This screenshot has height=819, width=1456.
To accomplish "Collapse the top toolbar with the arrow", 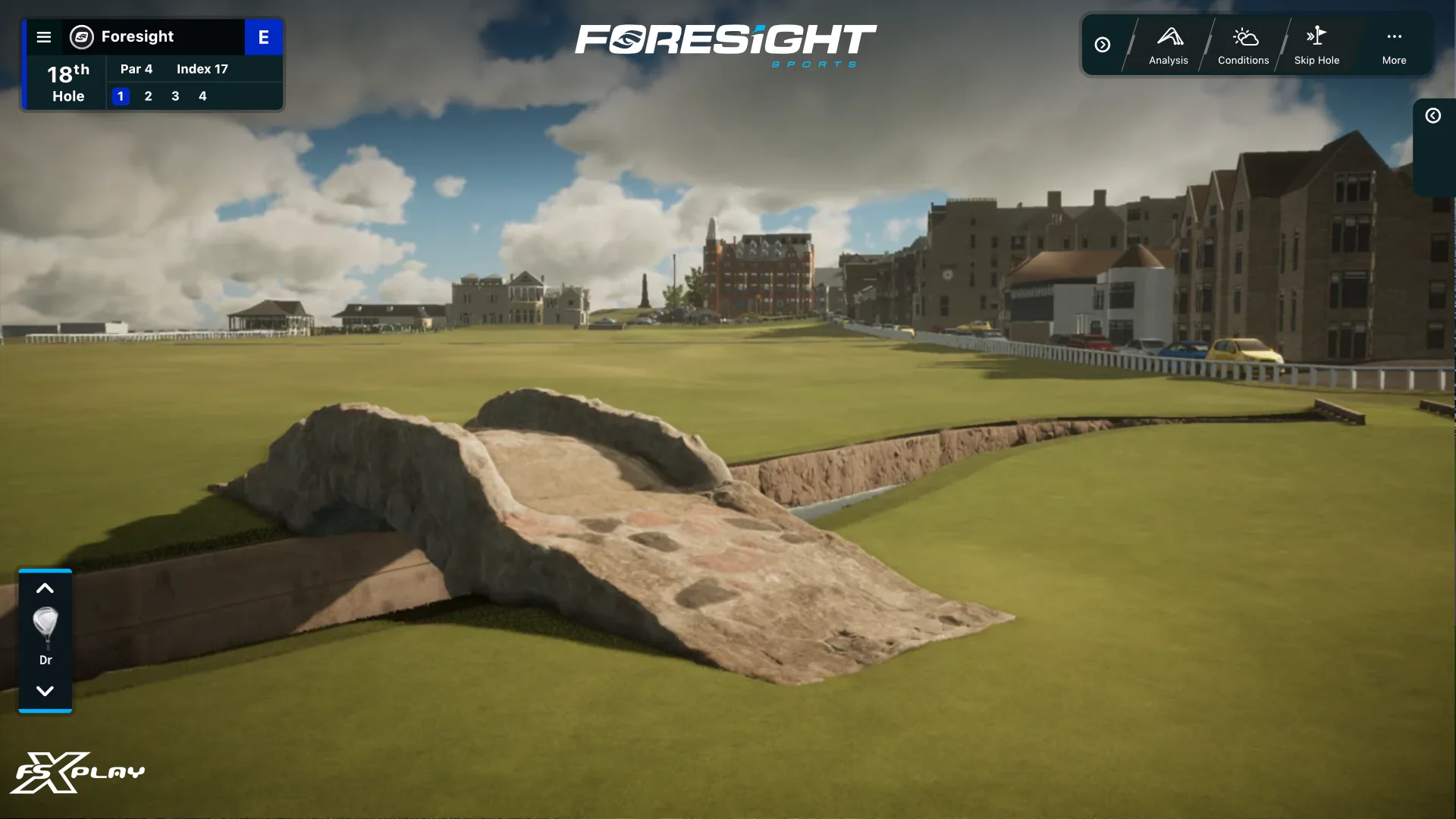I will 1103,45.
